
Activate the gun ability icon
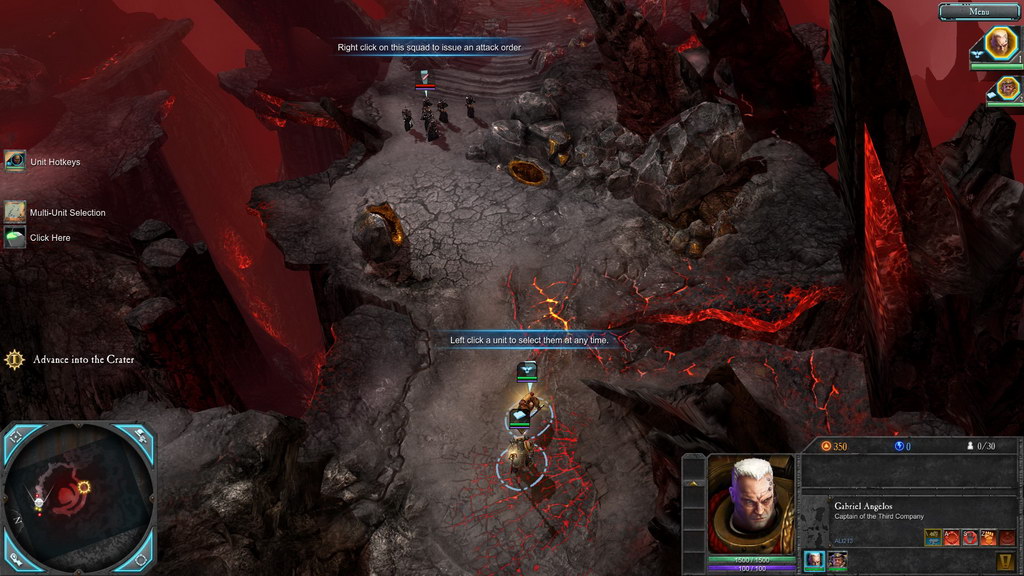(932, 538)
